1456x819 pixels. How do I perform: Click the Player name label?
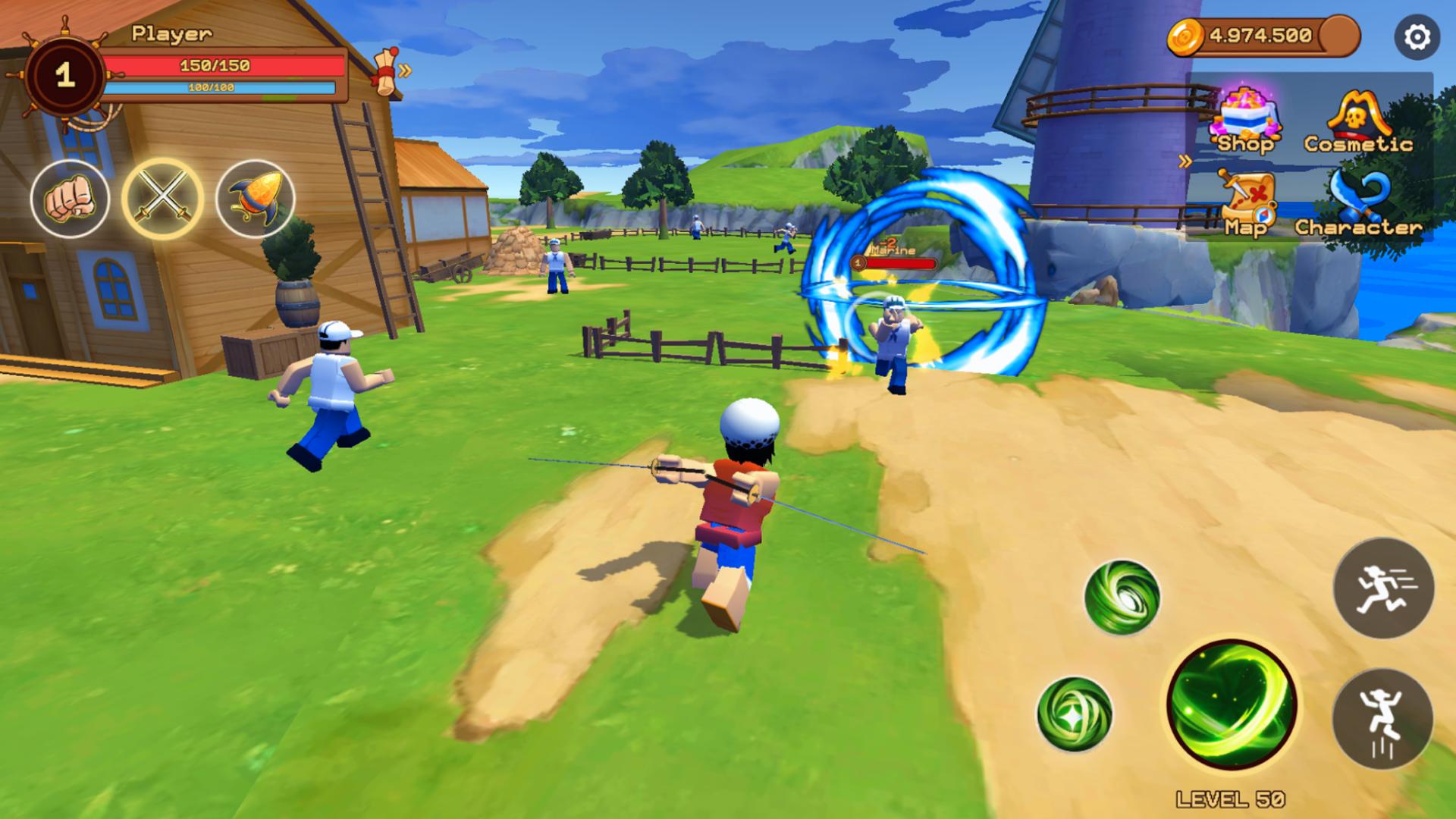pyautogui.click(x=168, y=32)
